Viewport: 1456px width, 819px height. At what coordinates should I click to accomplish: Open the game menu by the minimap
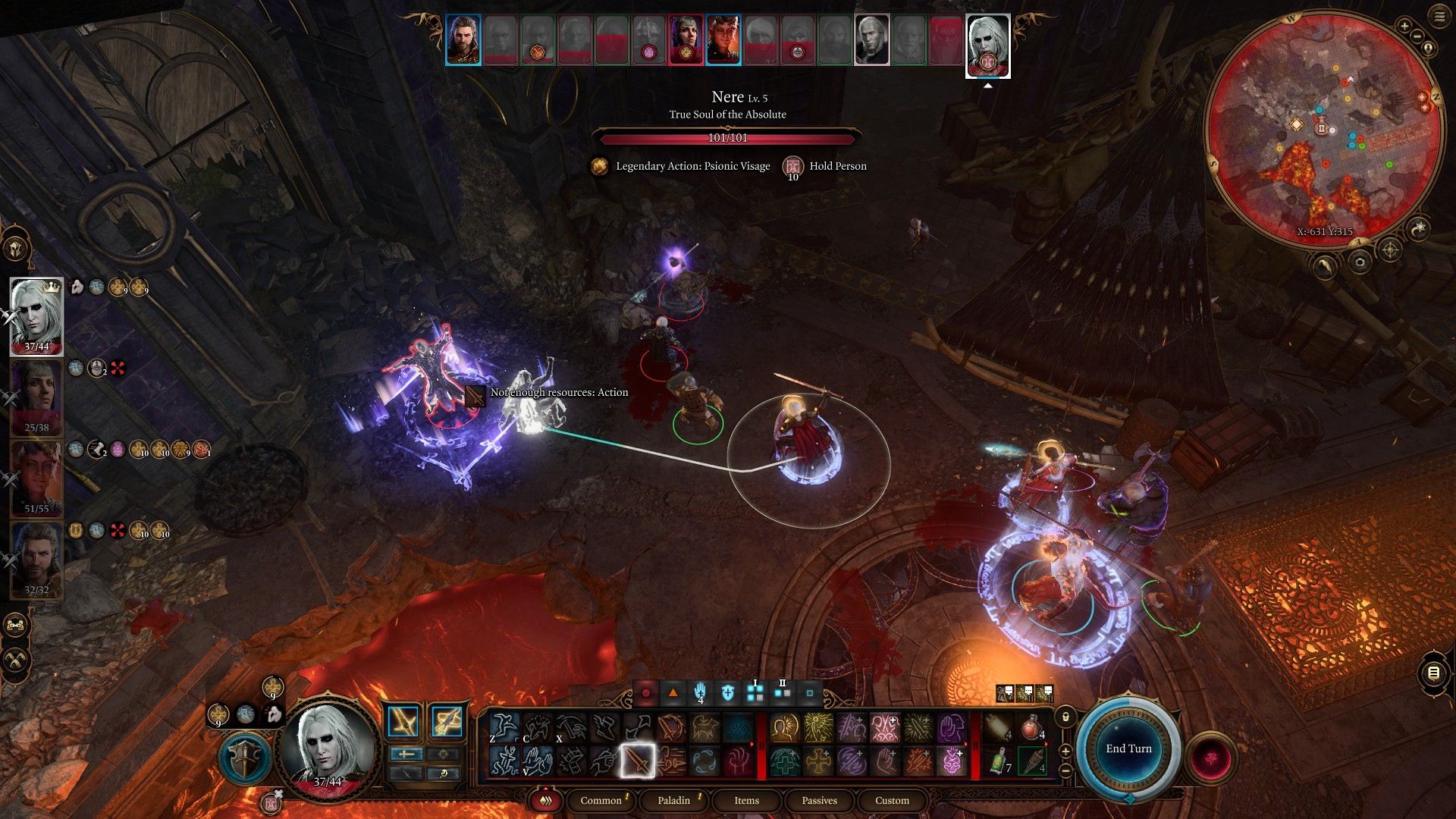1439,16
